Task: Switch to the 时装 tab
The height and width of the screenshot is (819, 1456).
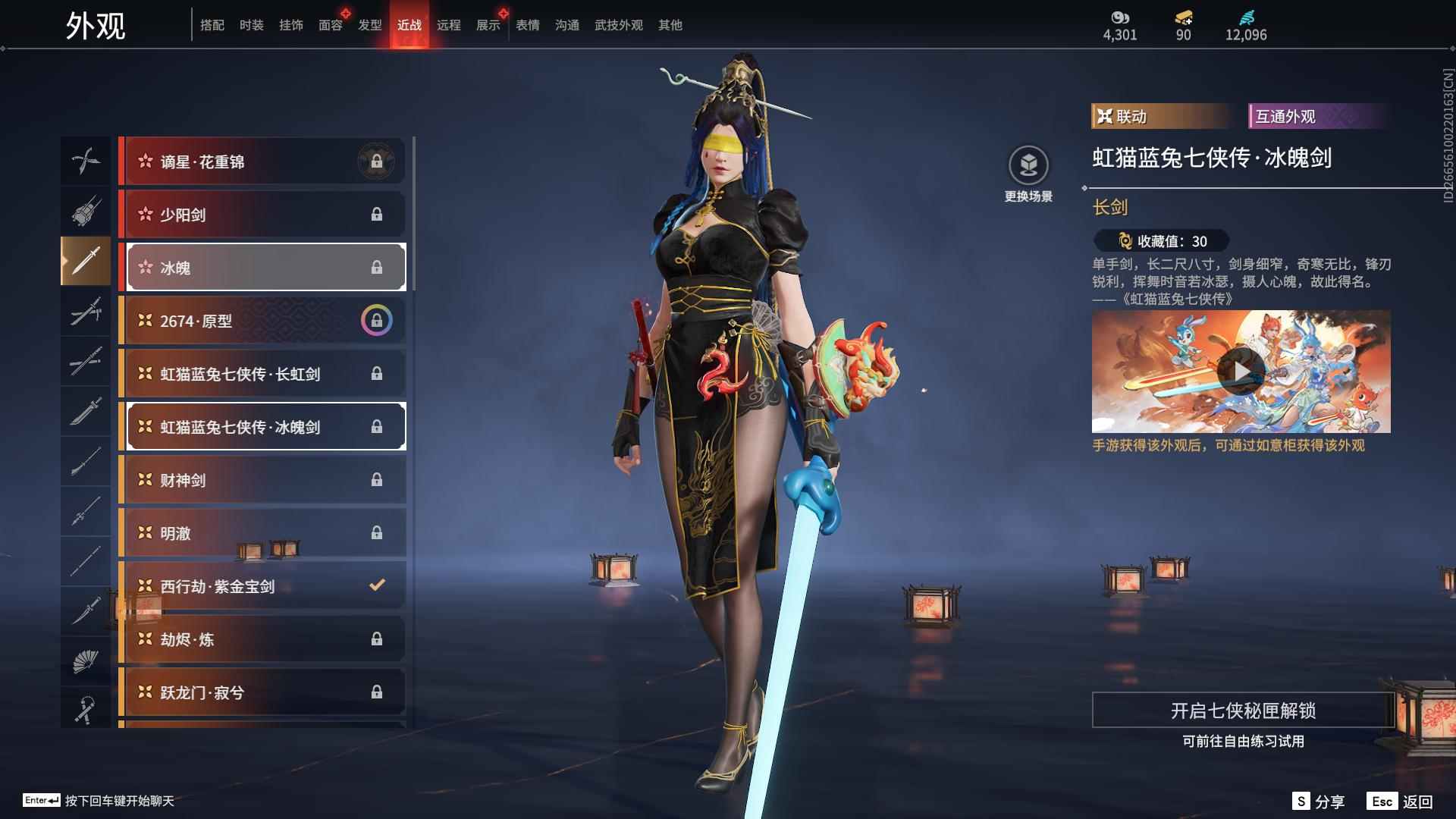Action: click(251, 25)
